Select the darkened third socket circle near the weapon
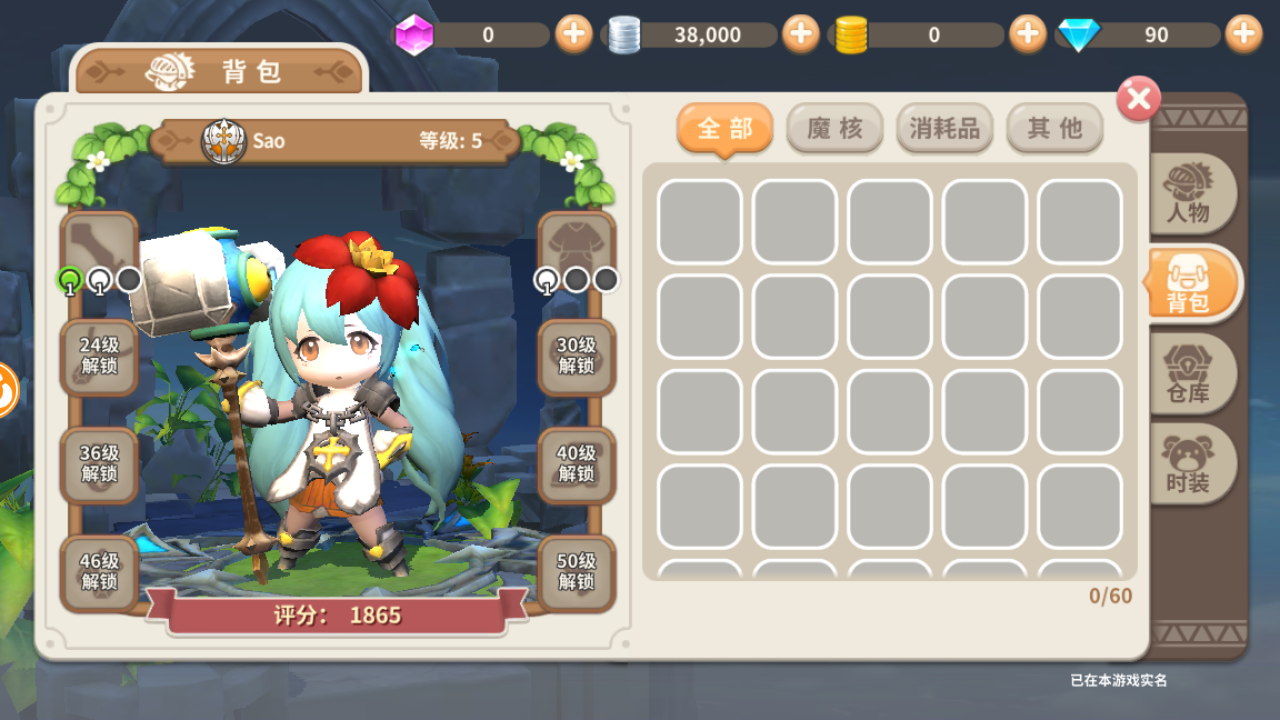This screenshot has height=720, width=1280. [x=127, y=280]
